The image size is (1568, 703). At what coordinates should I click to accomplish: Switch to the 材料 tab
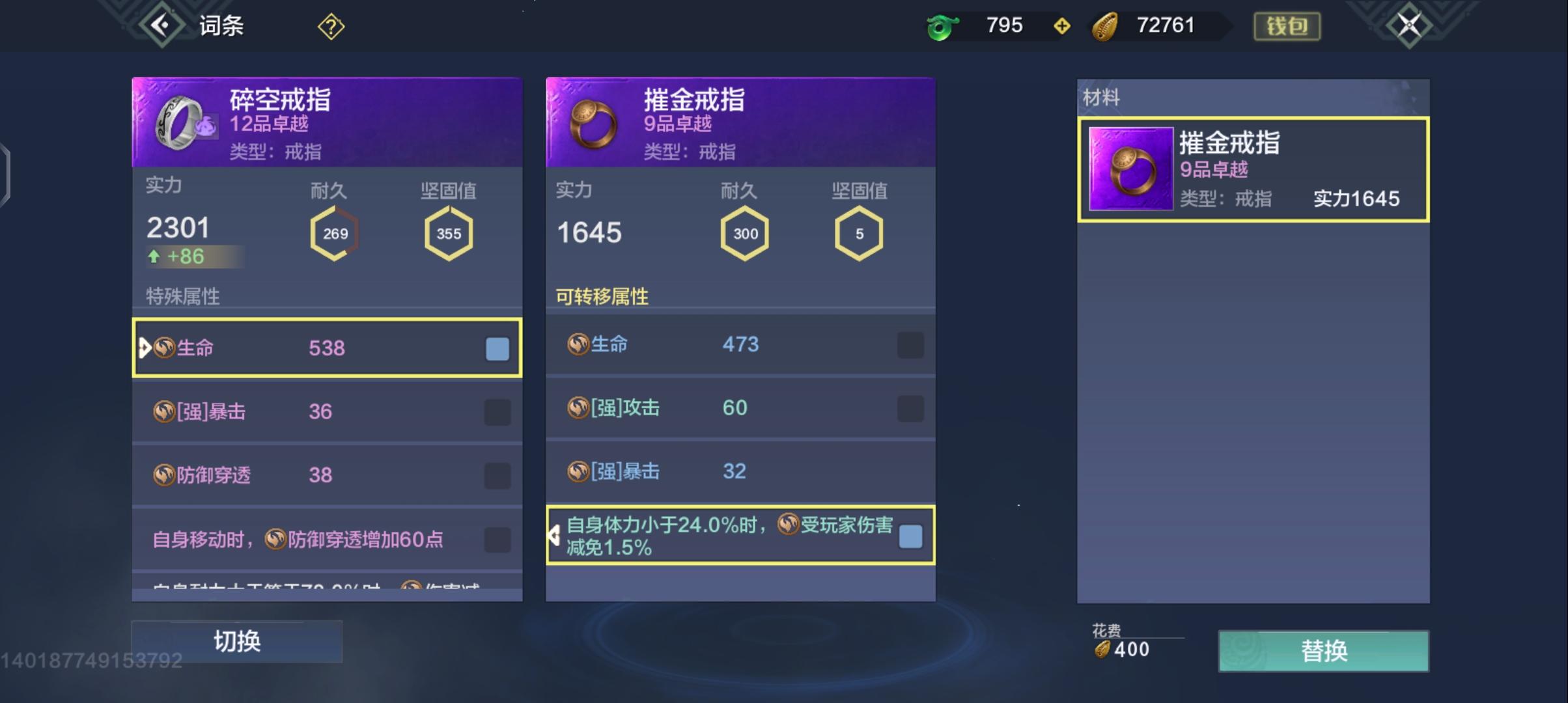click(1102, 98)
